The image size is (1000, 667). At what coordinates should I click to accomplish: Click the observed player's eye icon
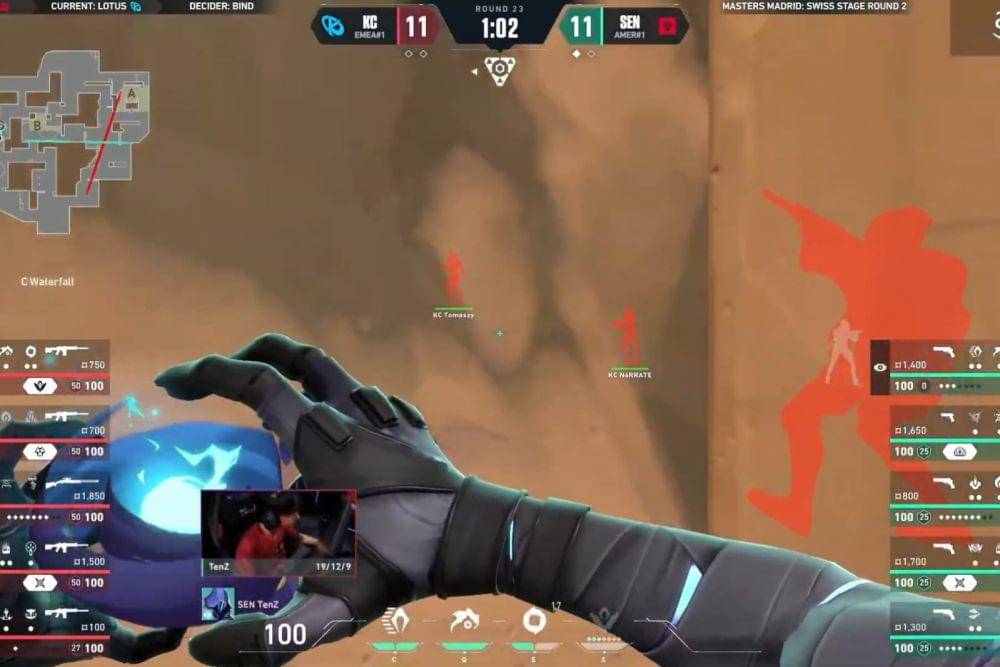click(880, 367)
